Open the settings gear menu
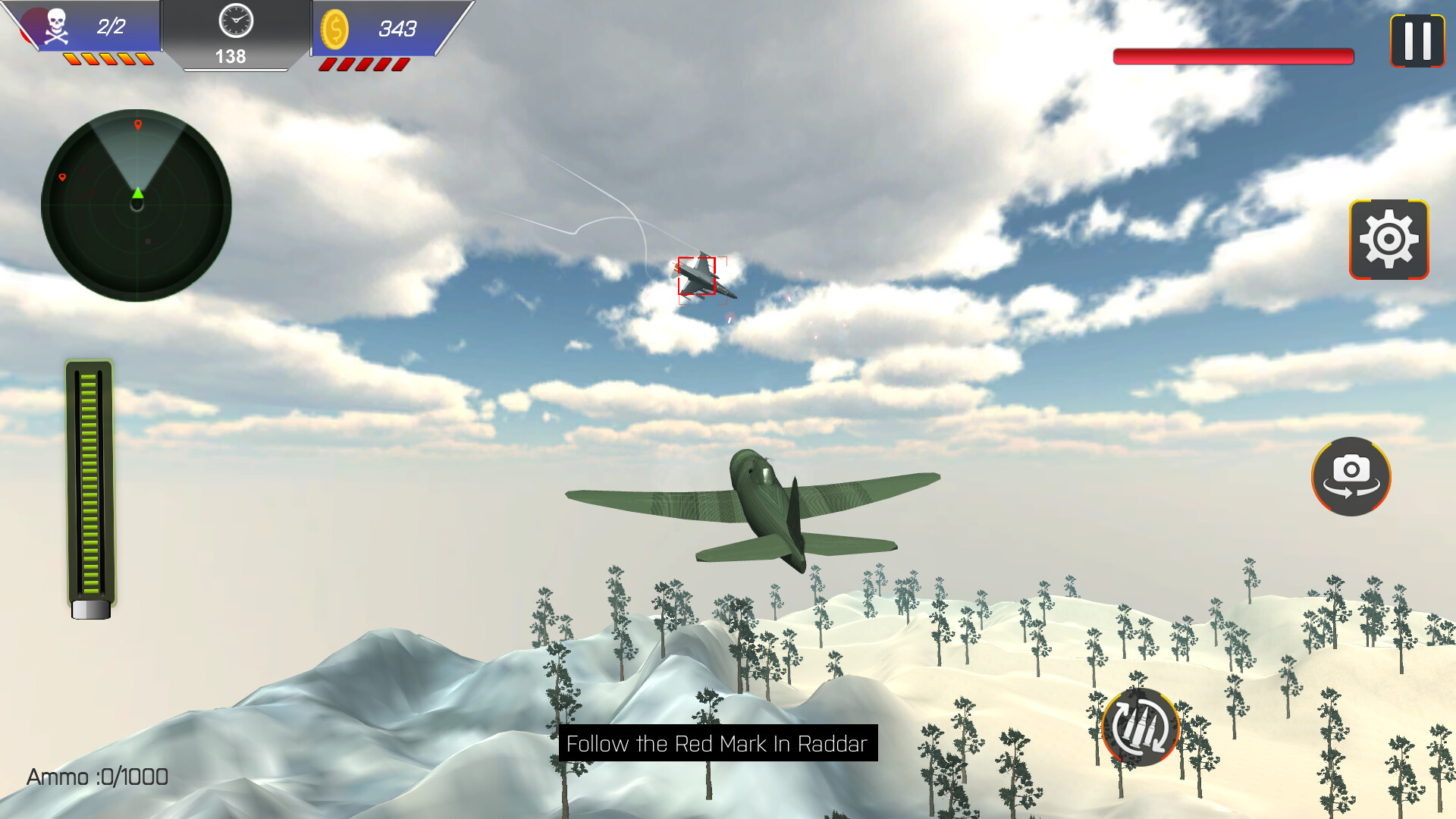 [x=1388, y=239]
